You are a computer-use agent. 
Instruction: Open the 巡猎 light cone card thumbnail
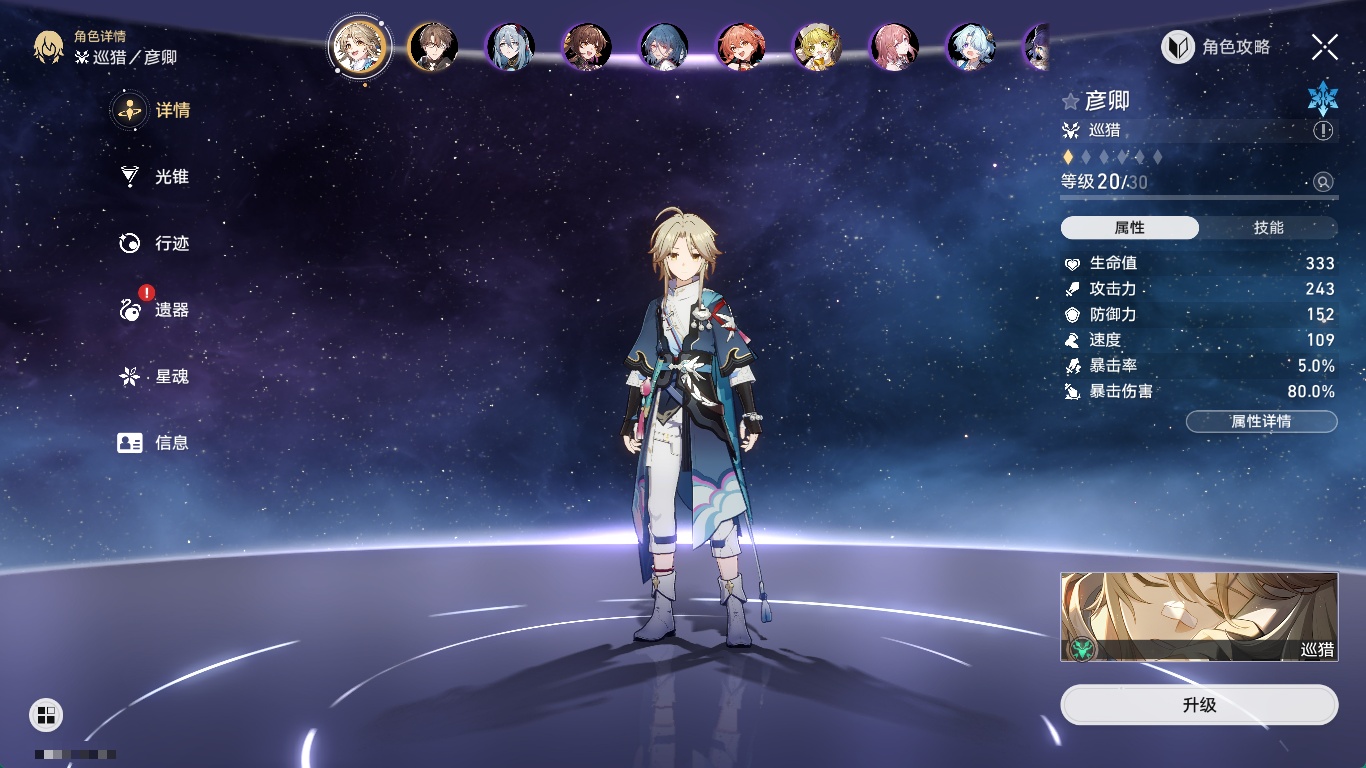coord(1199,616)
